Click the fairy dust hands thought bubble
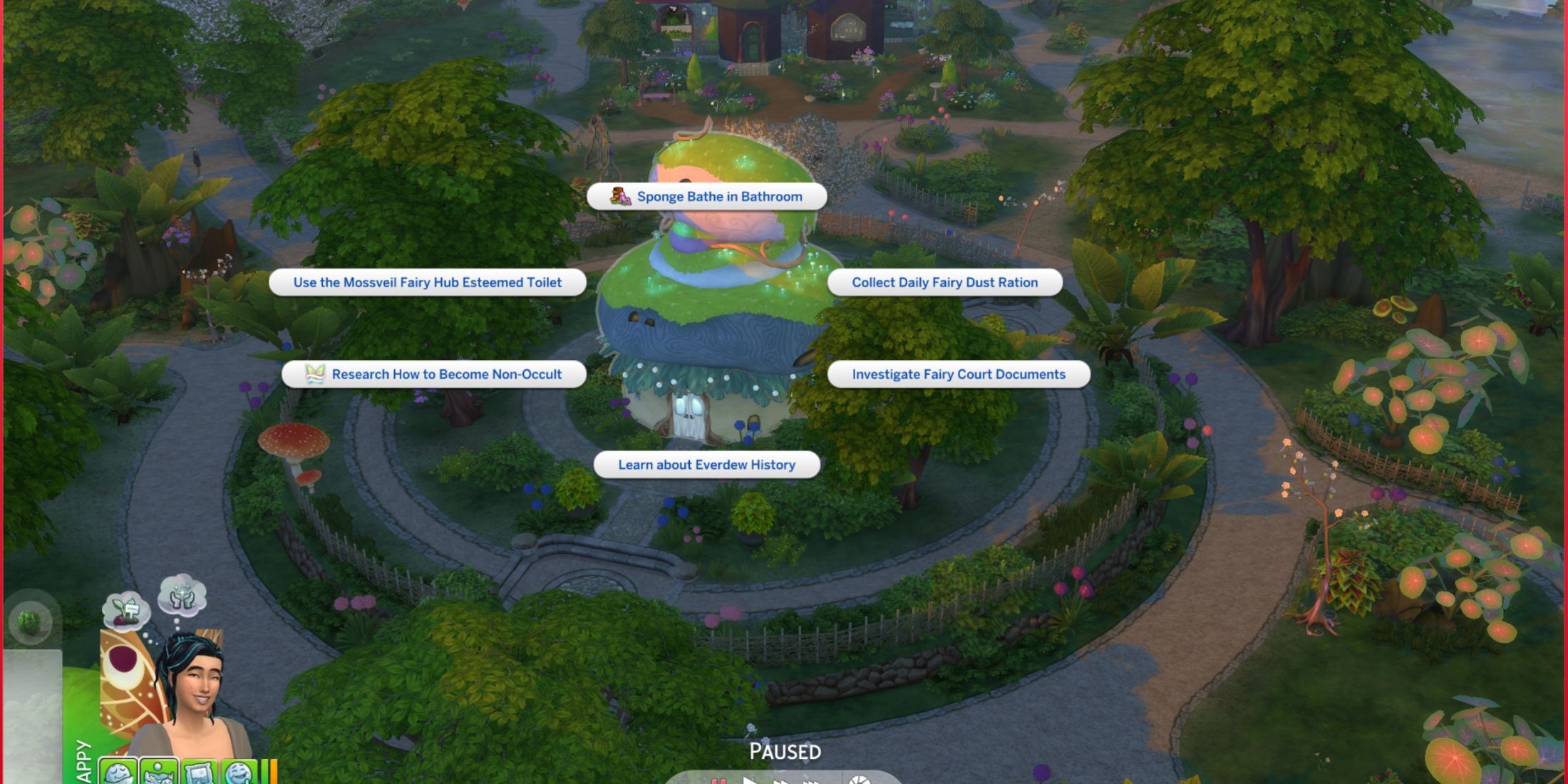 [182, 595]
